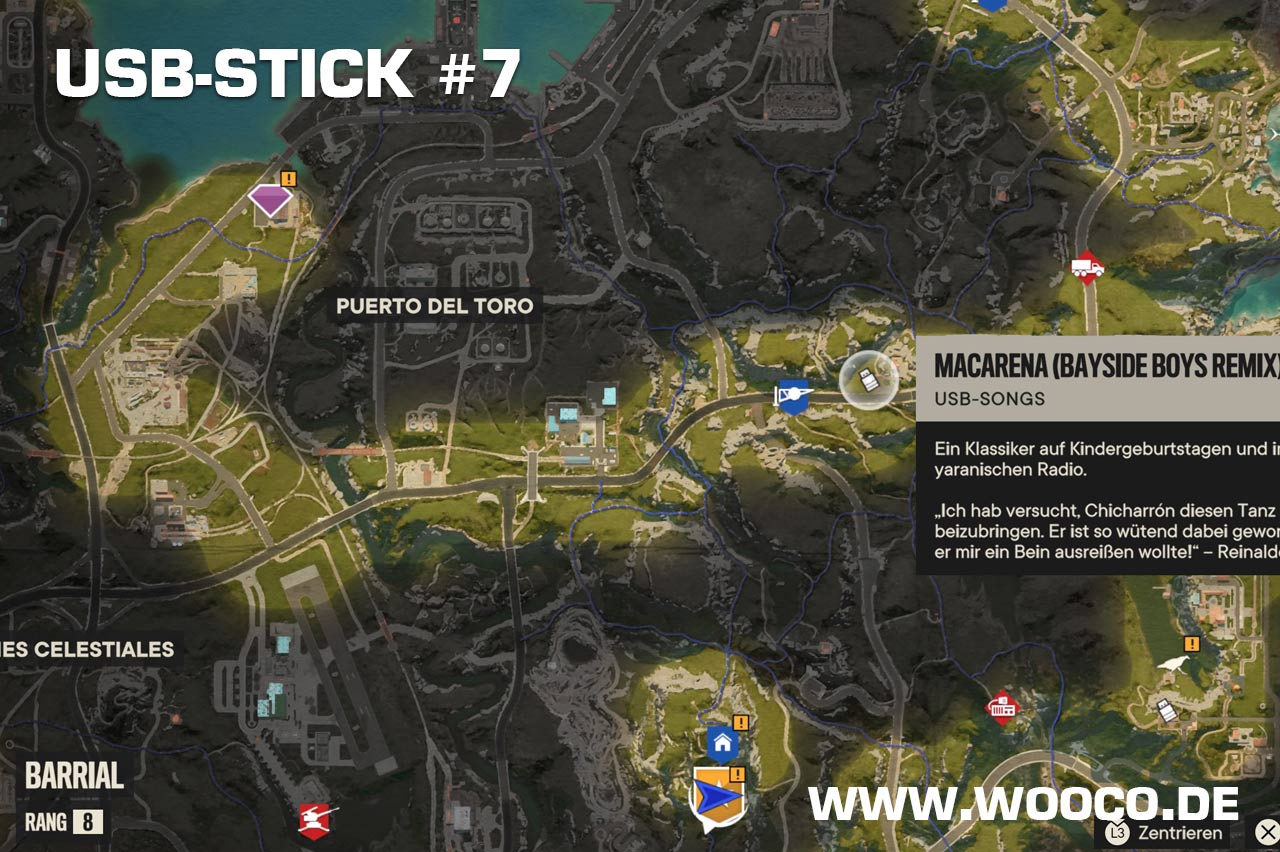This screenshot has width=1280, height=852.
Task: Select the purple diamond map marker
Action: click(x=270, y=200)
